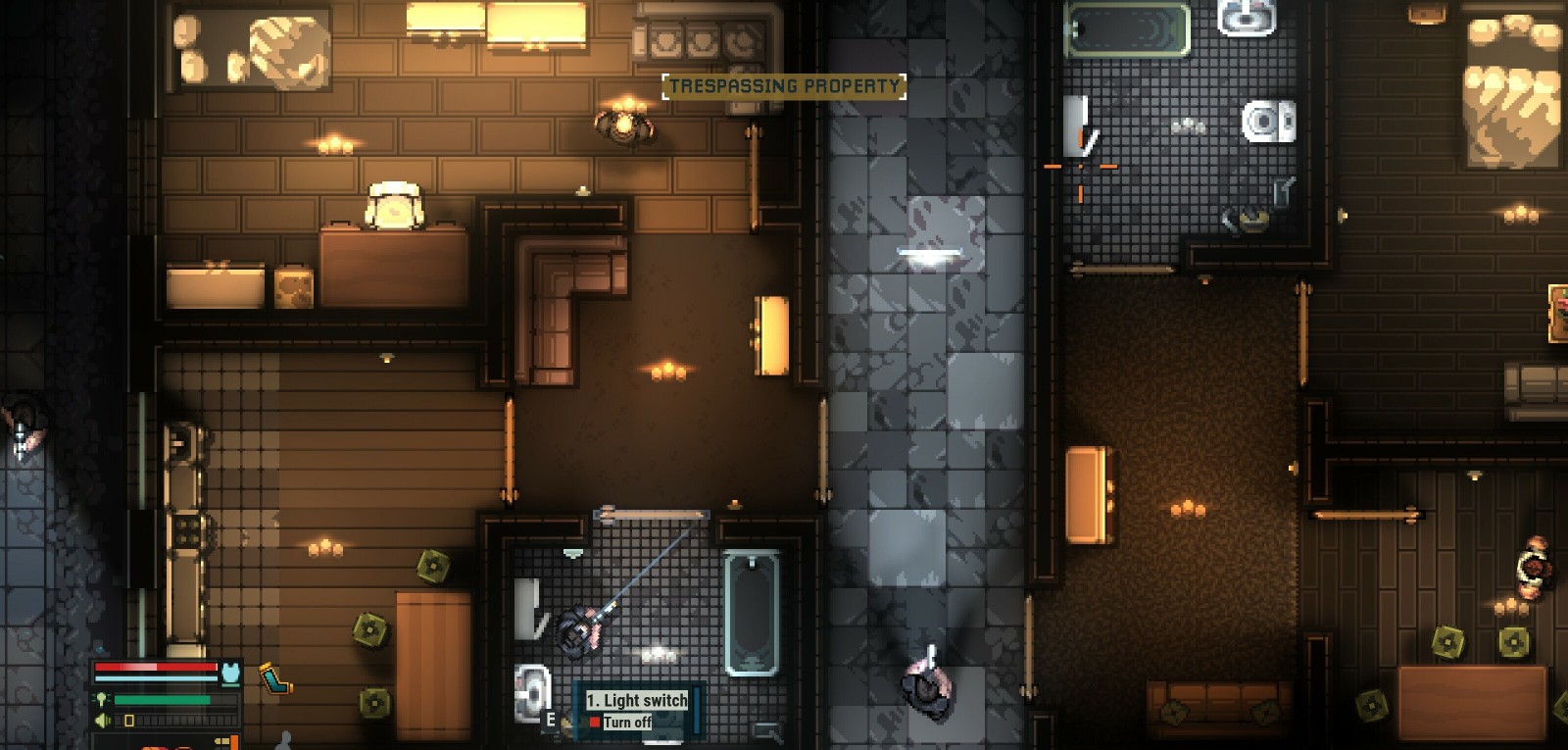Viewport: 1568px width, 750px height.
Task: Click the red square checkbox beside Turn off
Action: click(x=595, y=722)
